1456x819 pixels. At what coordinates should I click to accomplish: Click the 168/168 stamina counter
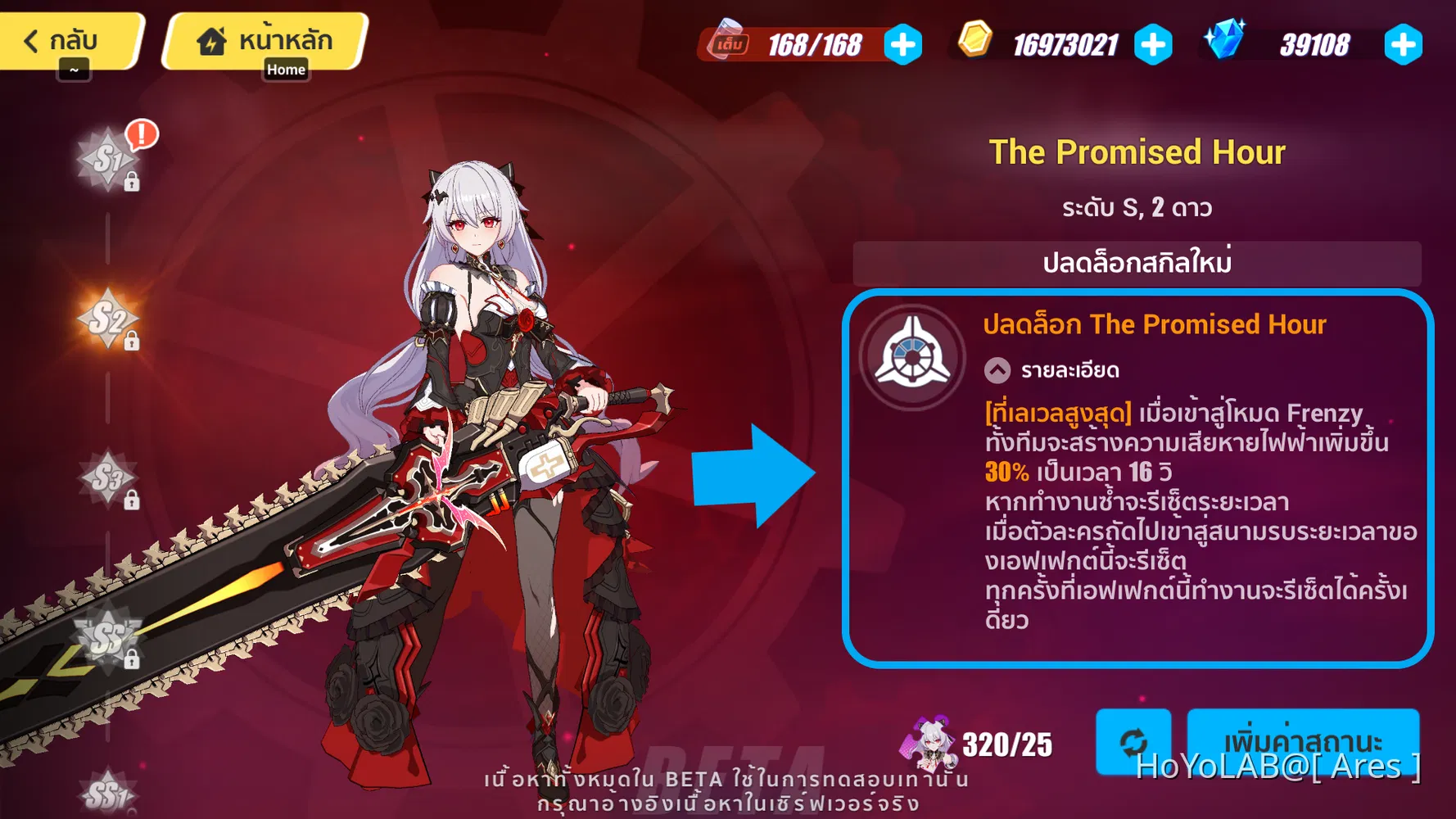[x=815, y=45]
